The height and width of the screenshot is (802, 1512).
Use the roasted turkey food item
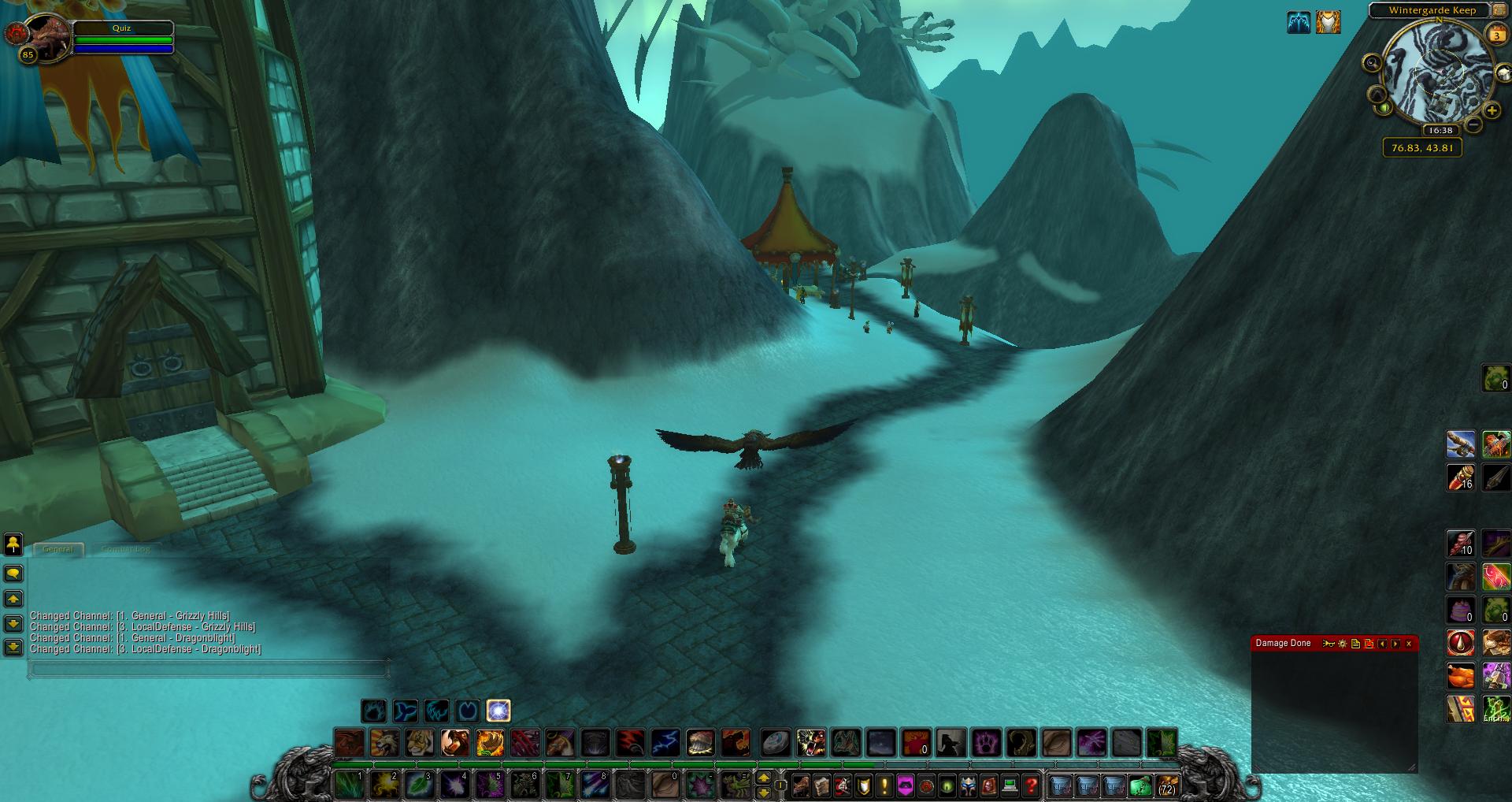1462,676
